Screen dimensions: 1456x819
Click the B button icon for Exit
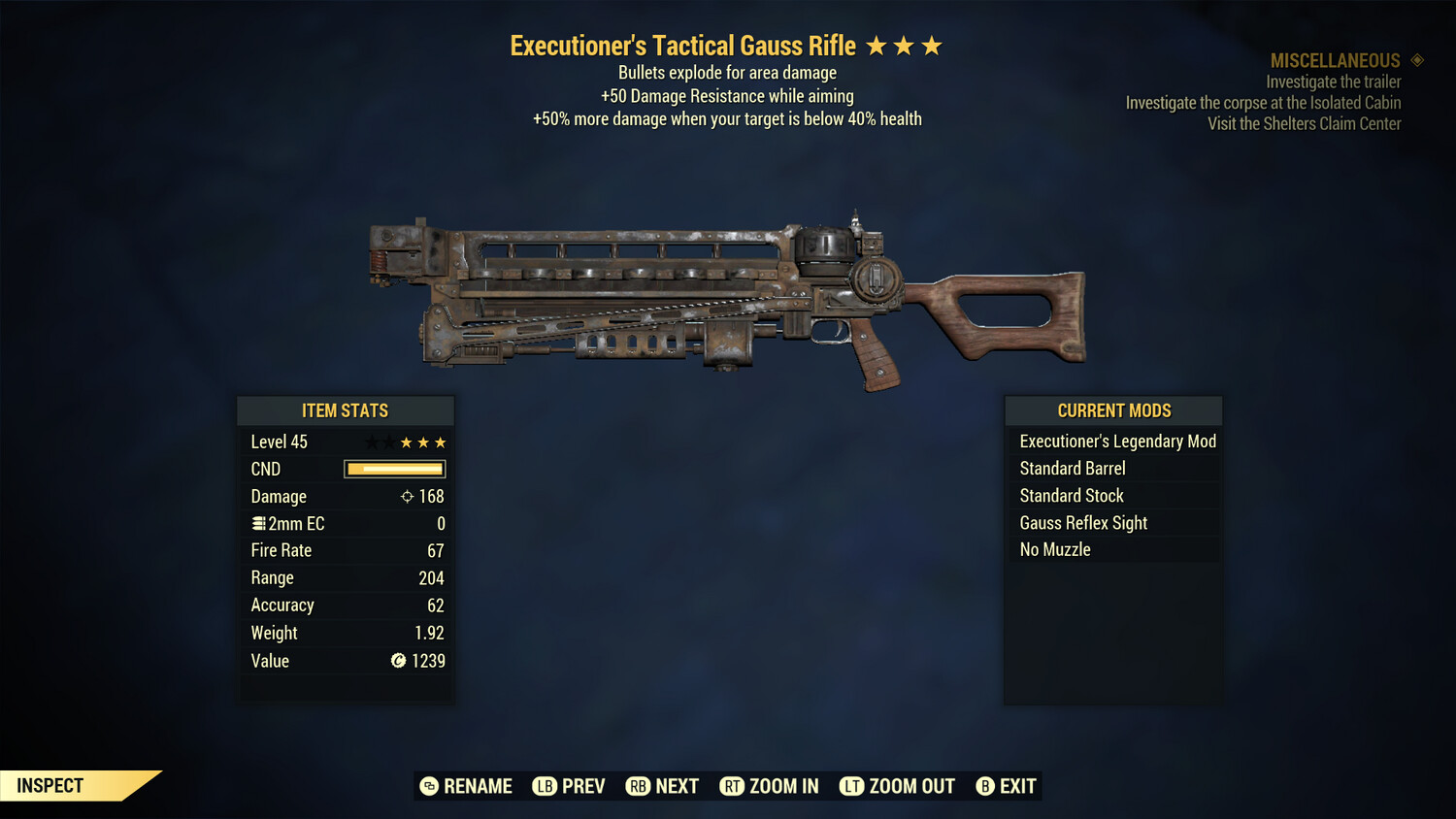click(x=984, y=786)
